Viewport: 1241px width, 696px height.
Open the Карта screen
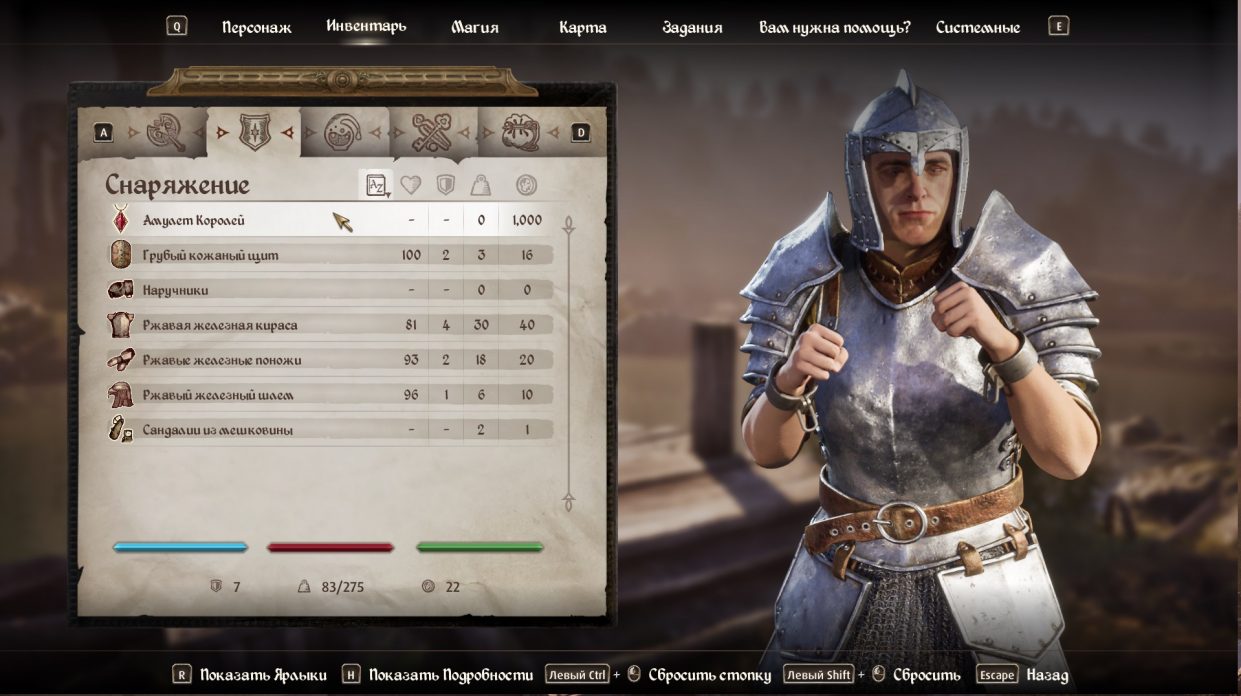[582, 27]
